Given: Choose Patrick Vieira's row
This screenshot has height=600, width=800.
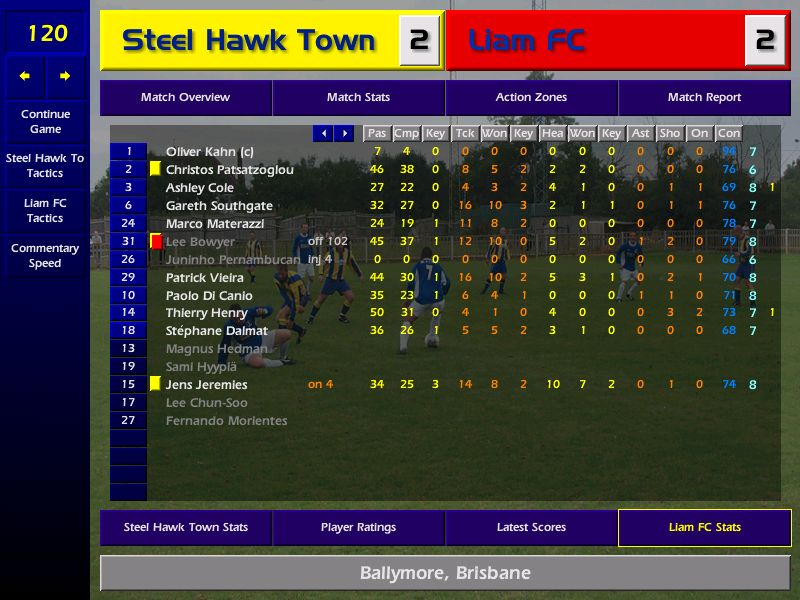Looking at the screenshot, I should [x=204, y=277].
